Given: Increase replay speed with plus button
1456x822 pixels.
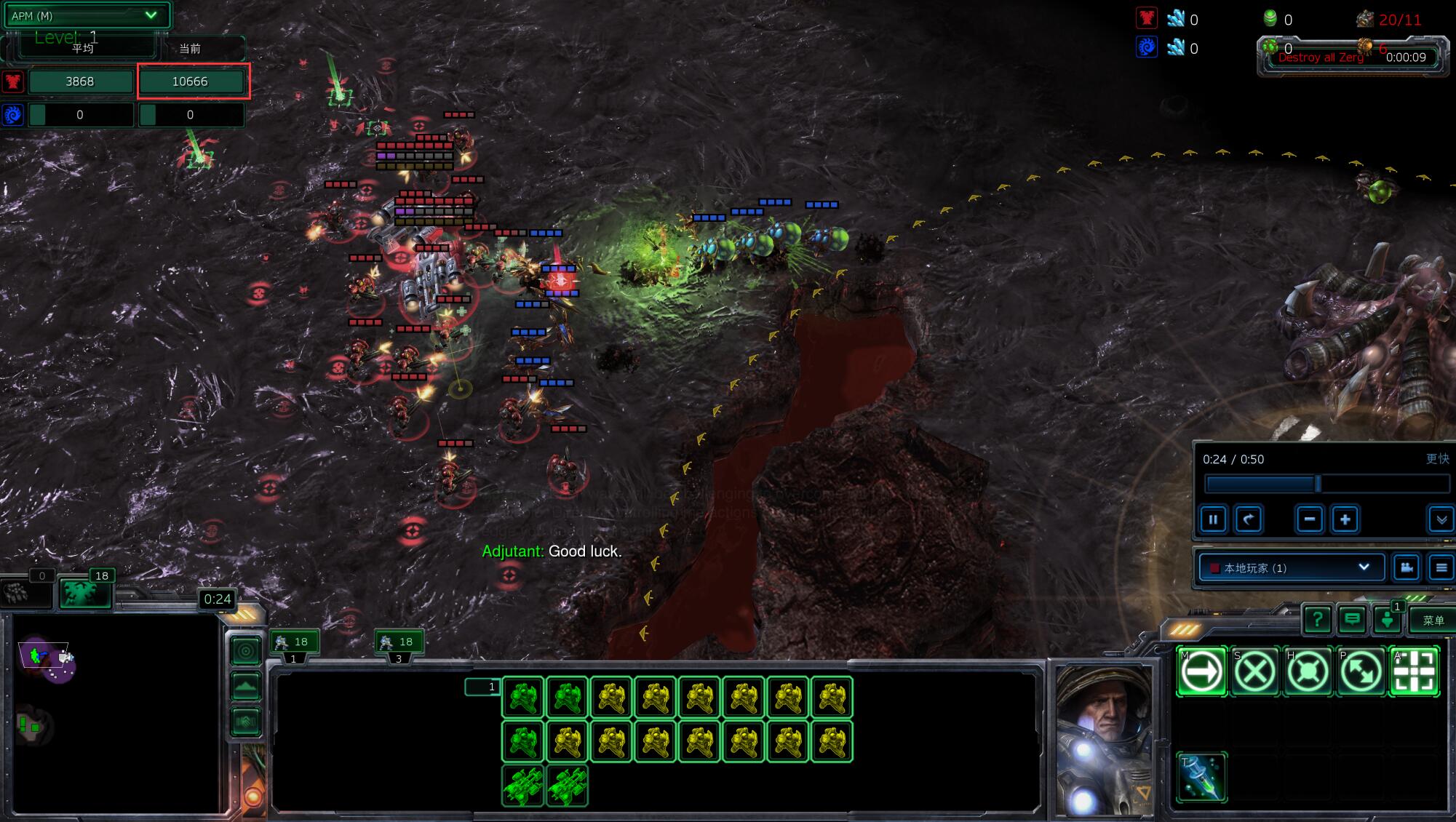Looking at the screenshot, I should click(x=1345, y=519).
